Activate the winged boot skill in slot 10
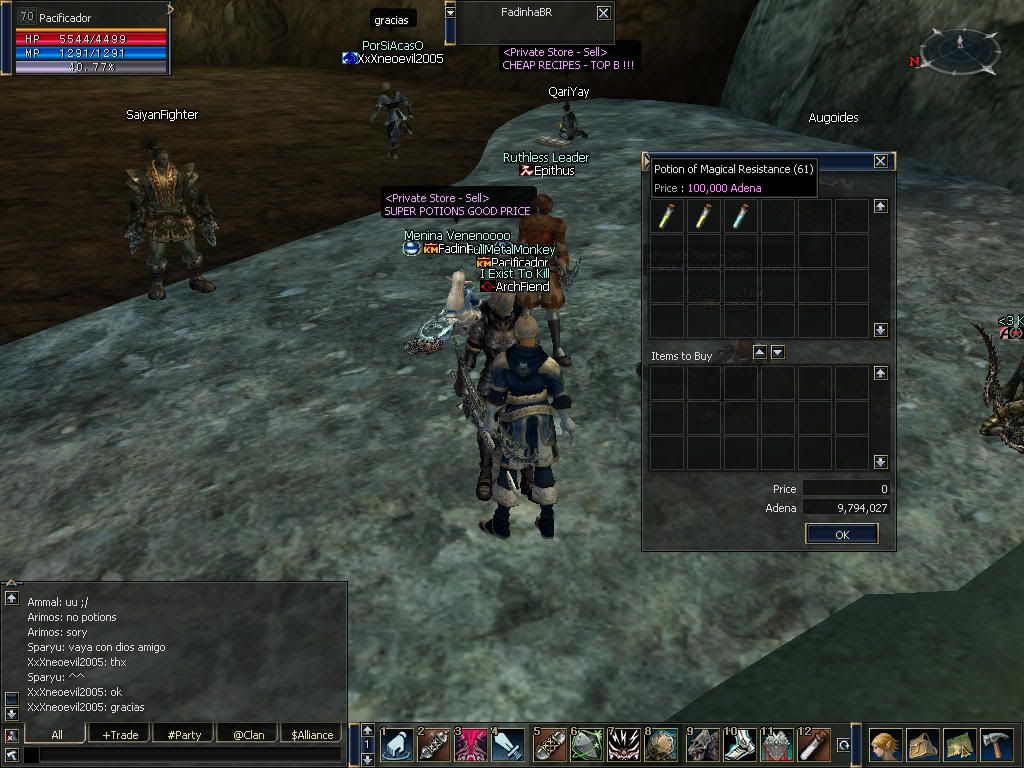The width and height of the screenshot is (1024, 768). point(740,745)
